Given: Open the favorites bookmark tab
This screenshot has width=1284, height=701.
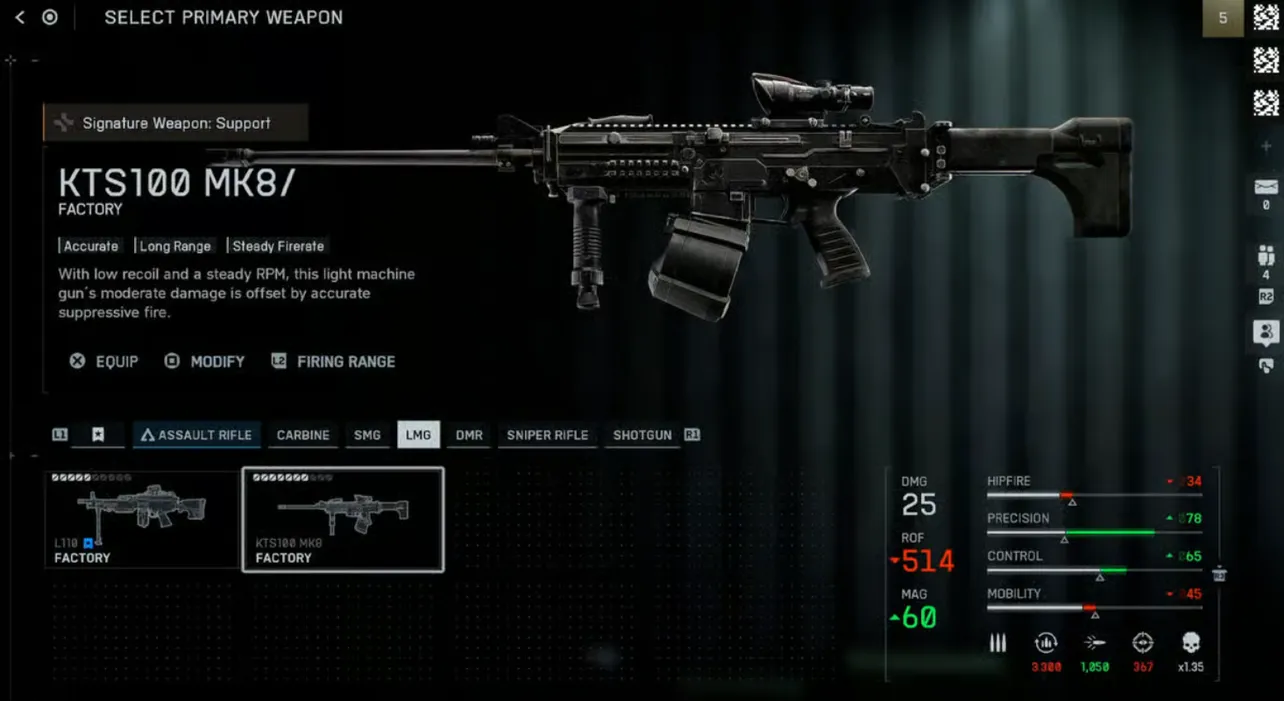Looking at the screenshot, I should point(98,435).
